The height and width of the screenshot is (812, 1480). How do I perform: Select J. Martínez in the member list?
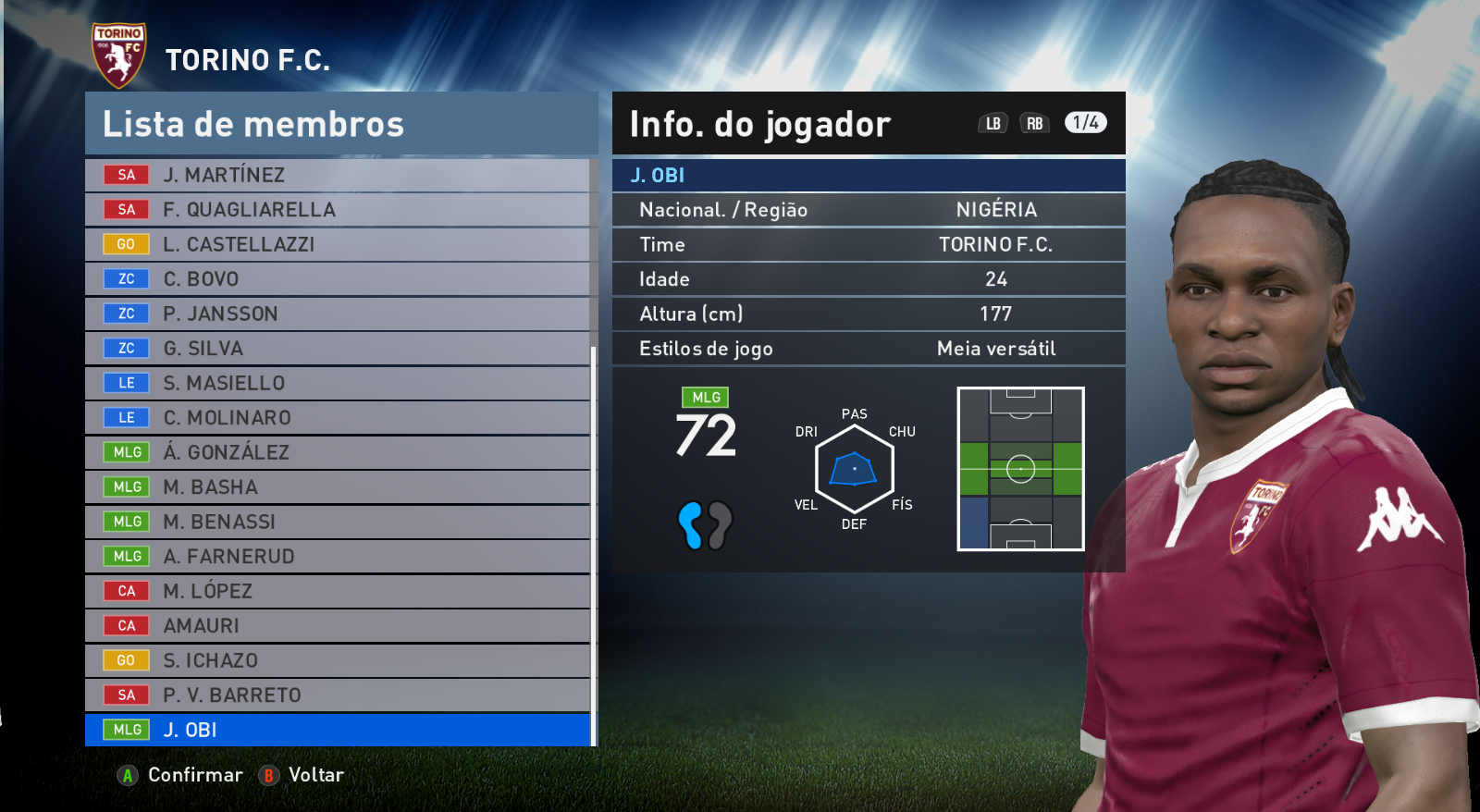click(x=337, y=175)
